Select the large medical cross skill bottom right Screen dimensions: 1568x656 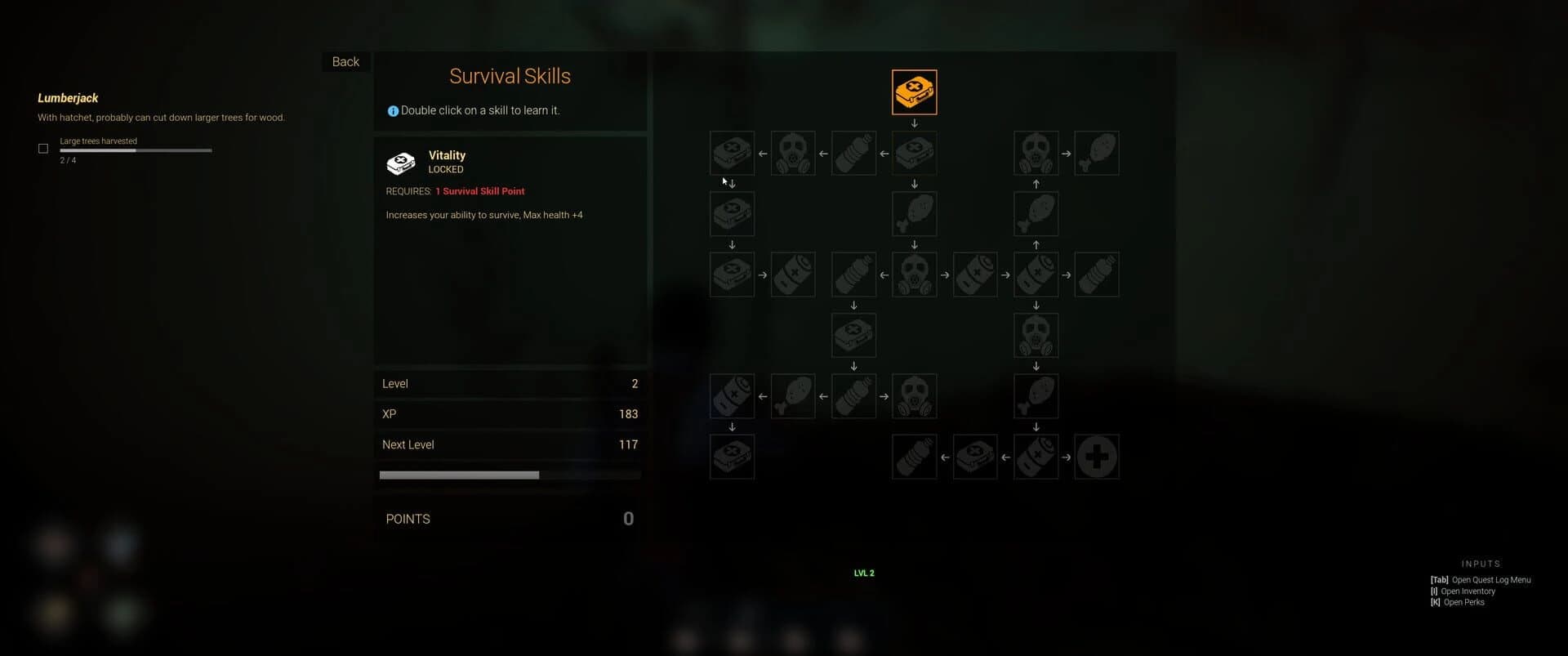point(1097,457)
